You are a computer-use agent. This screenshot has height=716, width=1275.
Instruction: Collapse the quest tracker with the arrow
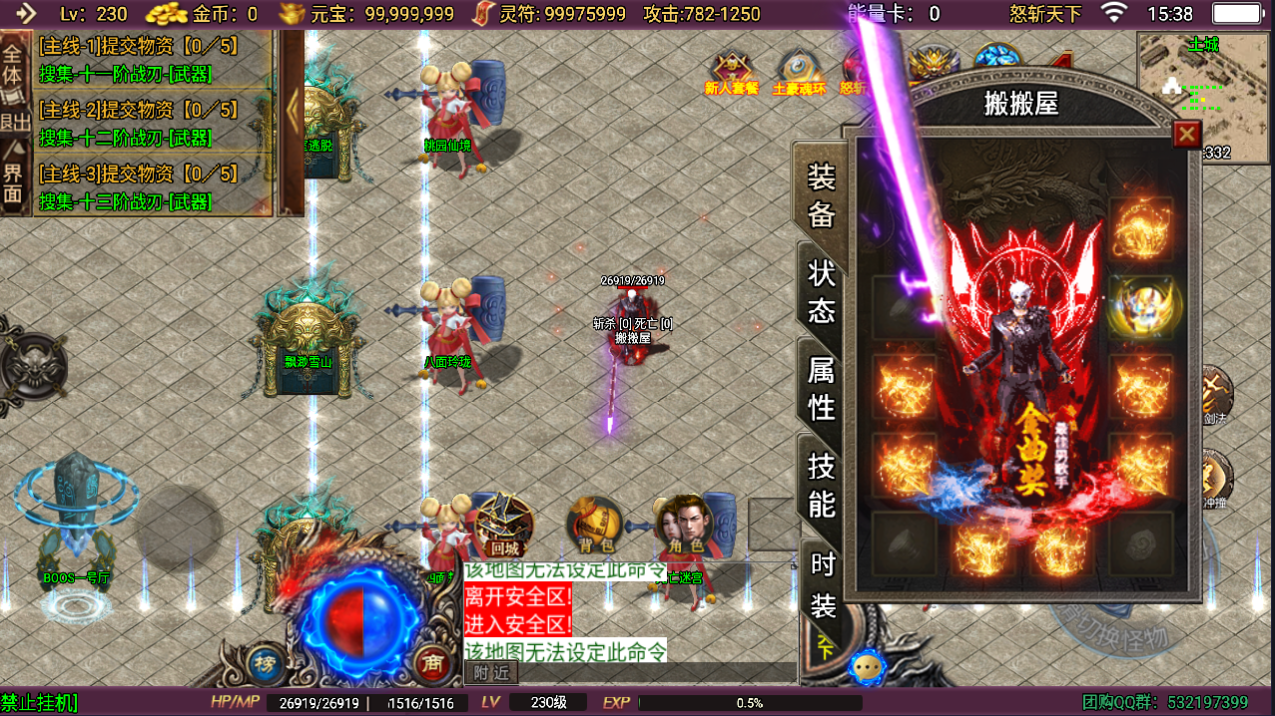click(292, 110)
